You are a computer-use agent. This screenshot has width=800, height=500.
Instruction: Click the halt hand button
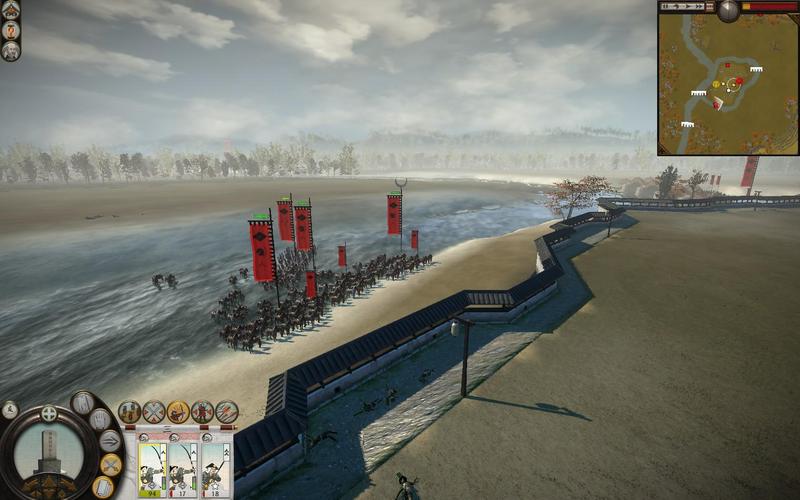point(100,420)
